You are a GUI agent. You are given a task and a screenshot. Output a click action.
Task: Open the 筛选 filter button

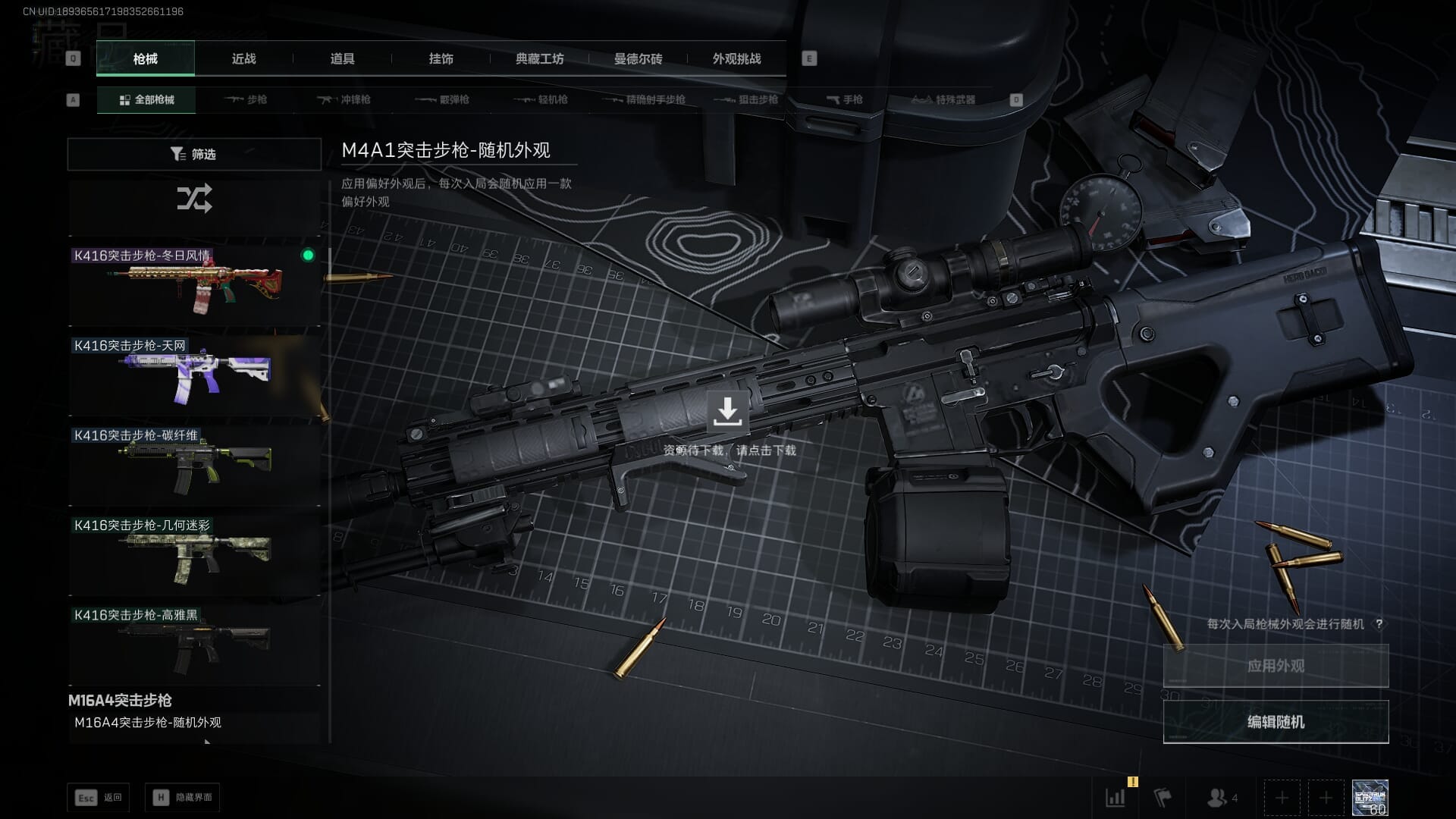coord(194,154)
